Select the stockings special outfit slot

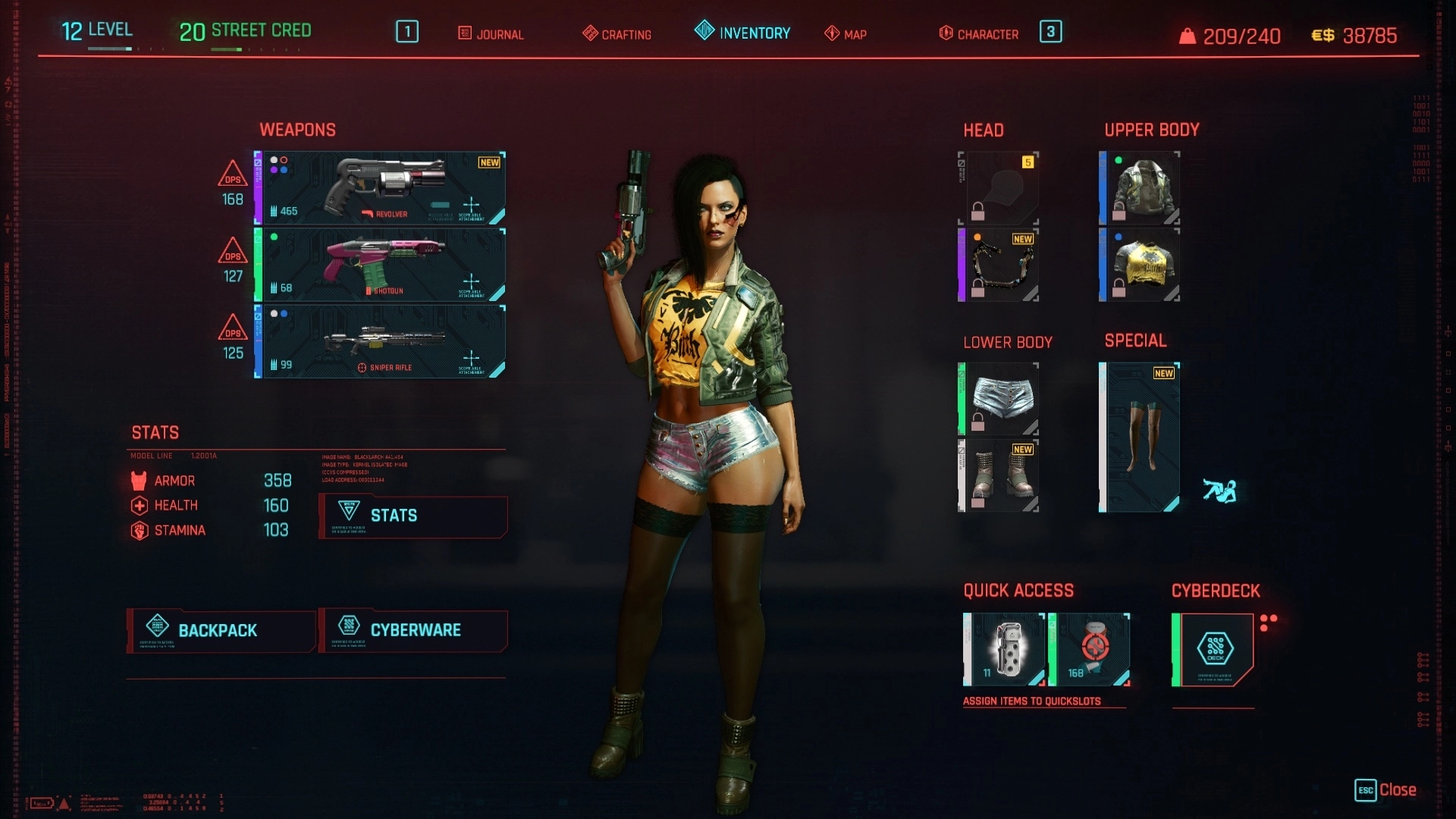point(1140,437)
